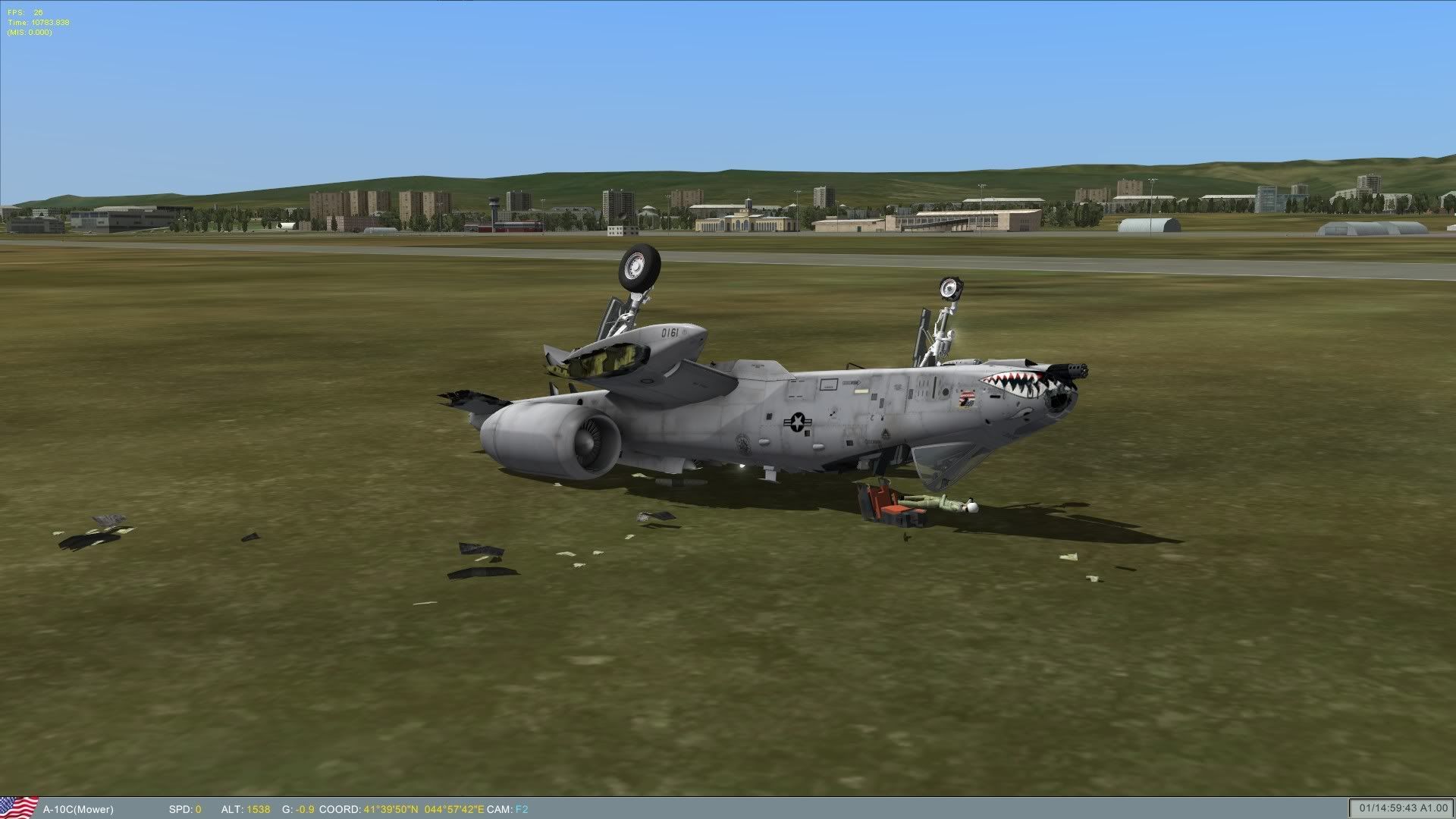Click the tail number 0161 on the wing

(671, 331)
